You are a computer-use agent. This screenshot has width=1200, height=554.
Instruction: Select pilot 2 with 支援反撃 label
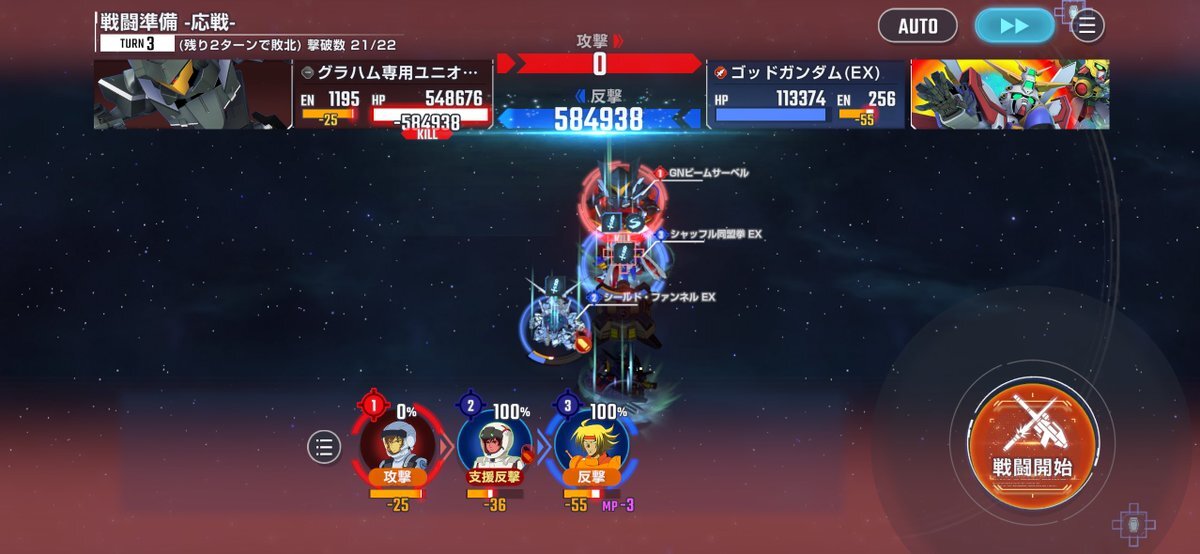(494, 446)
